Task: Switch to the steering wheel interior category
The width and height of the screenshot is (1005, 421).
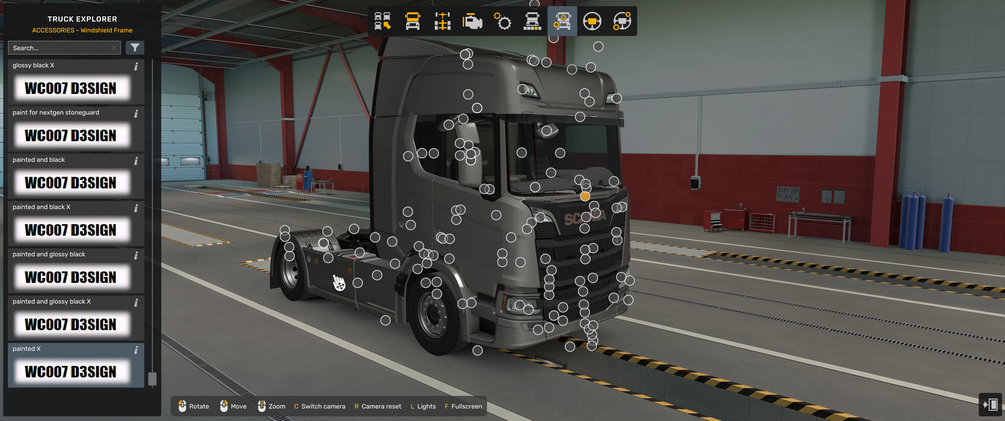Action: 592,21
